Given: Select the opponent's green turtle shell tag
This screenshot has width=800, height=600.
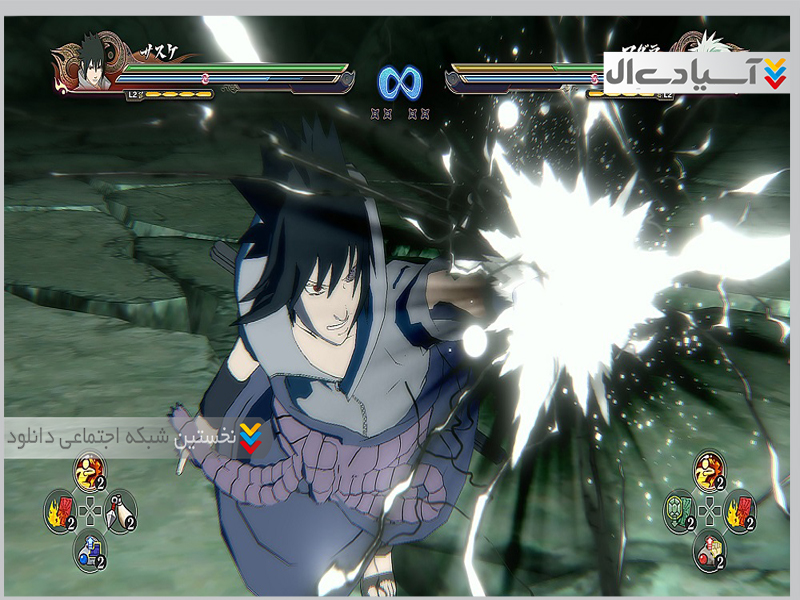Looking at the screenshot, I should (679, 511).
